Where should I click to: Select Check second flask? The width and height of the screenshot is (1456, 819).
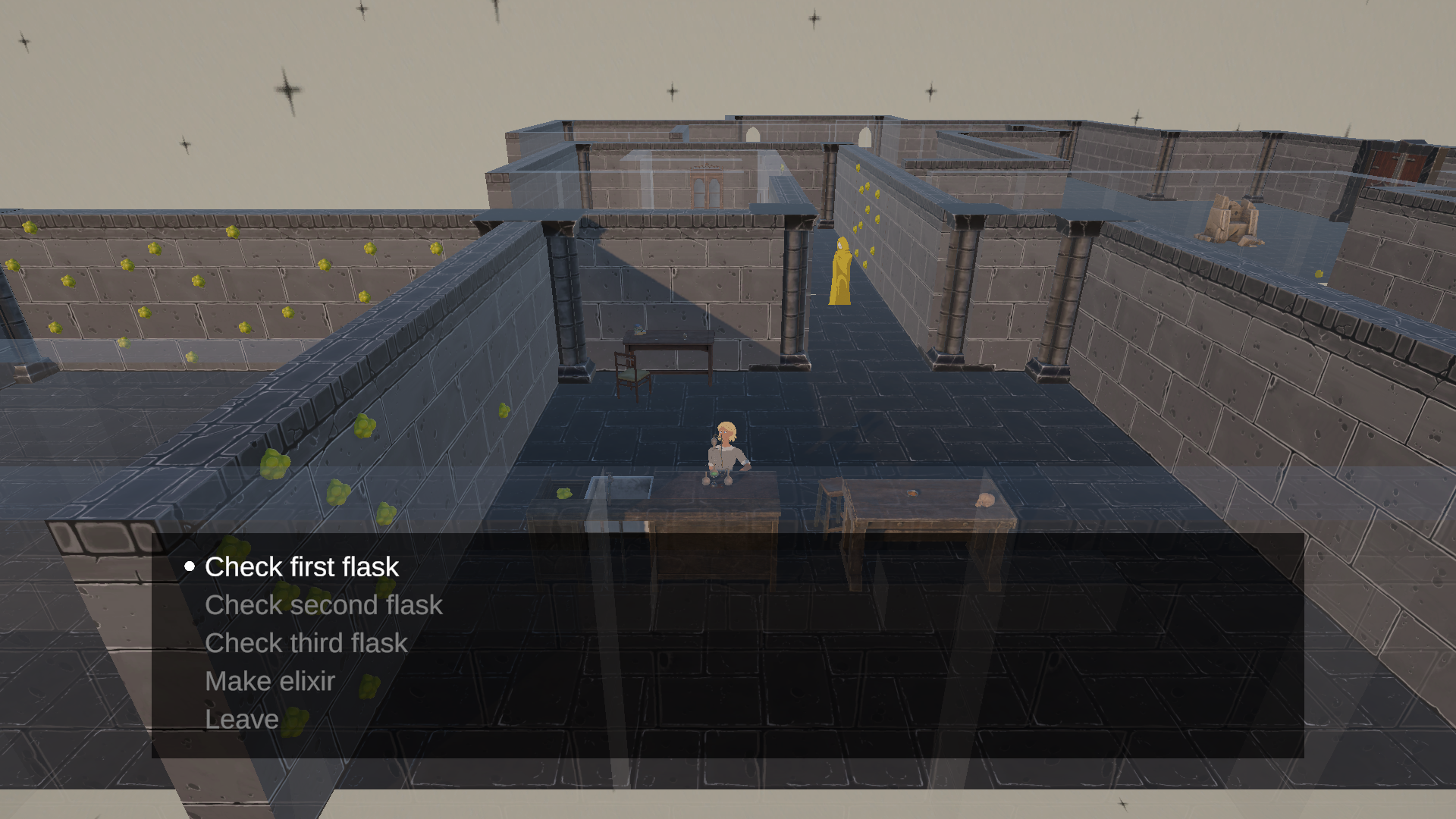pos(323,605)
